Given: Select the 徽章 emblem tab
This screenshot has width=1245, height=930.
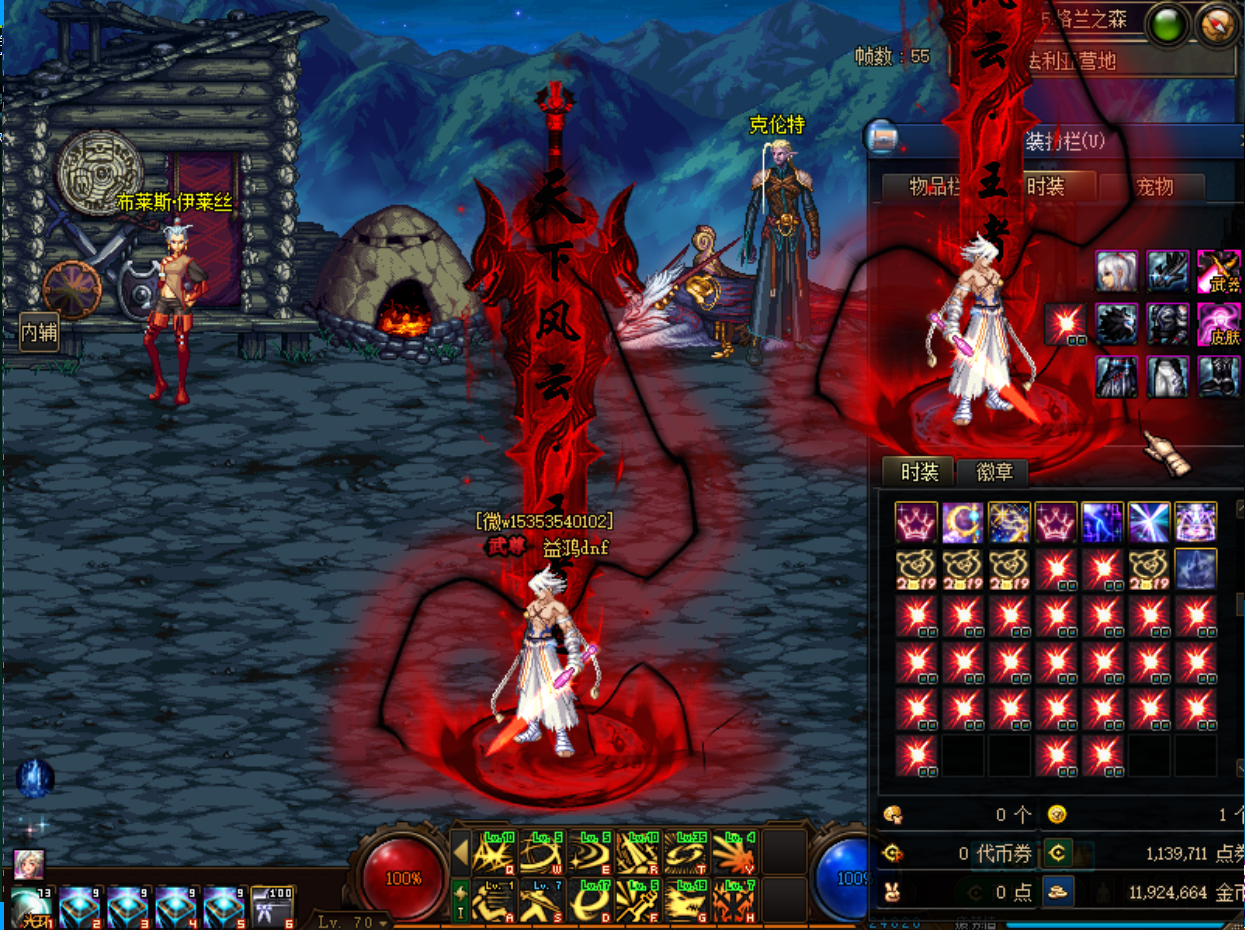Looking at the screenshot, I should (x=993, y=472).
